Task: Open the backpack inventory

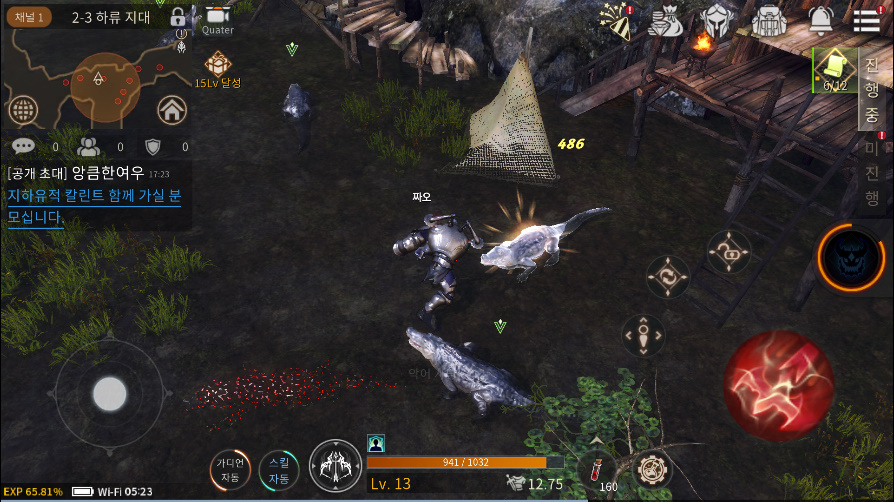Action: [x=768, y=20]
